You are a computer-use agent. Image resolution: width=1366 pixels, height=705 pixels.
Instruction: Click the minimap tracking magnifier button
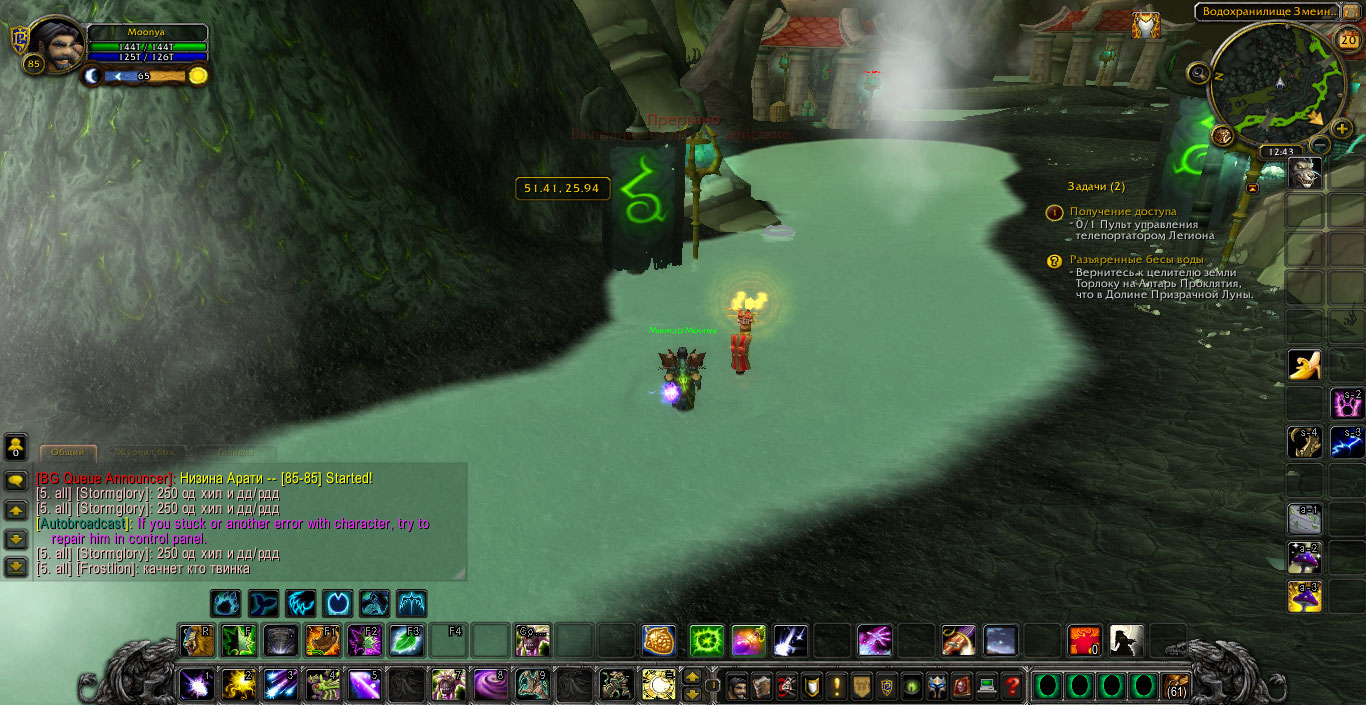coord(1199,72)
